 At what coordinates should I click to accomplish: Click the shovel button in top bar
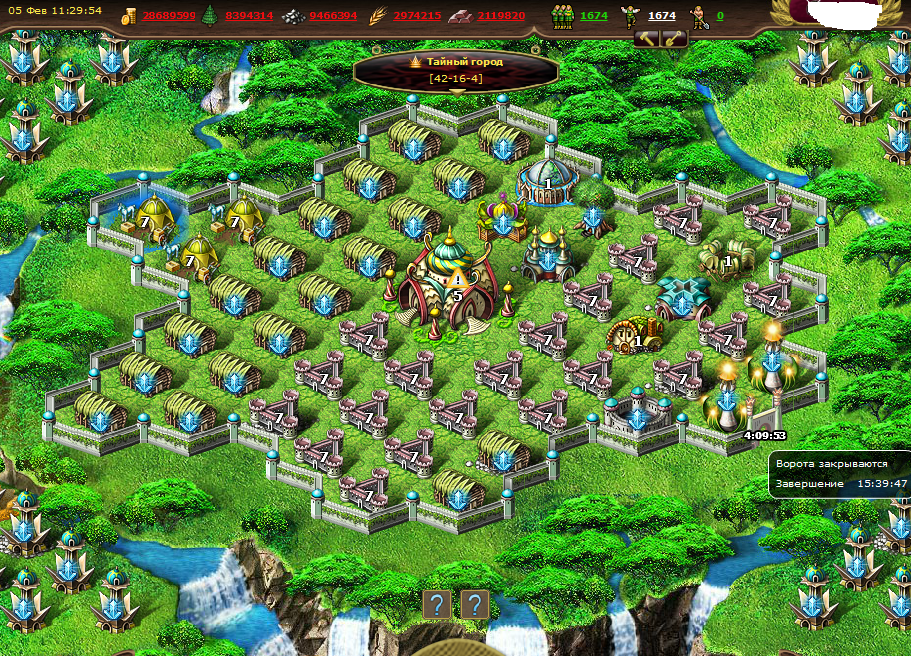point(674,39)
